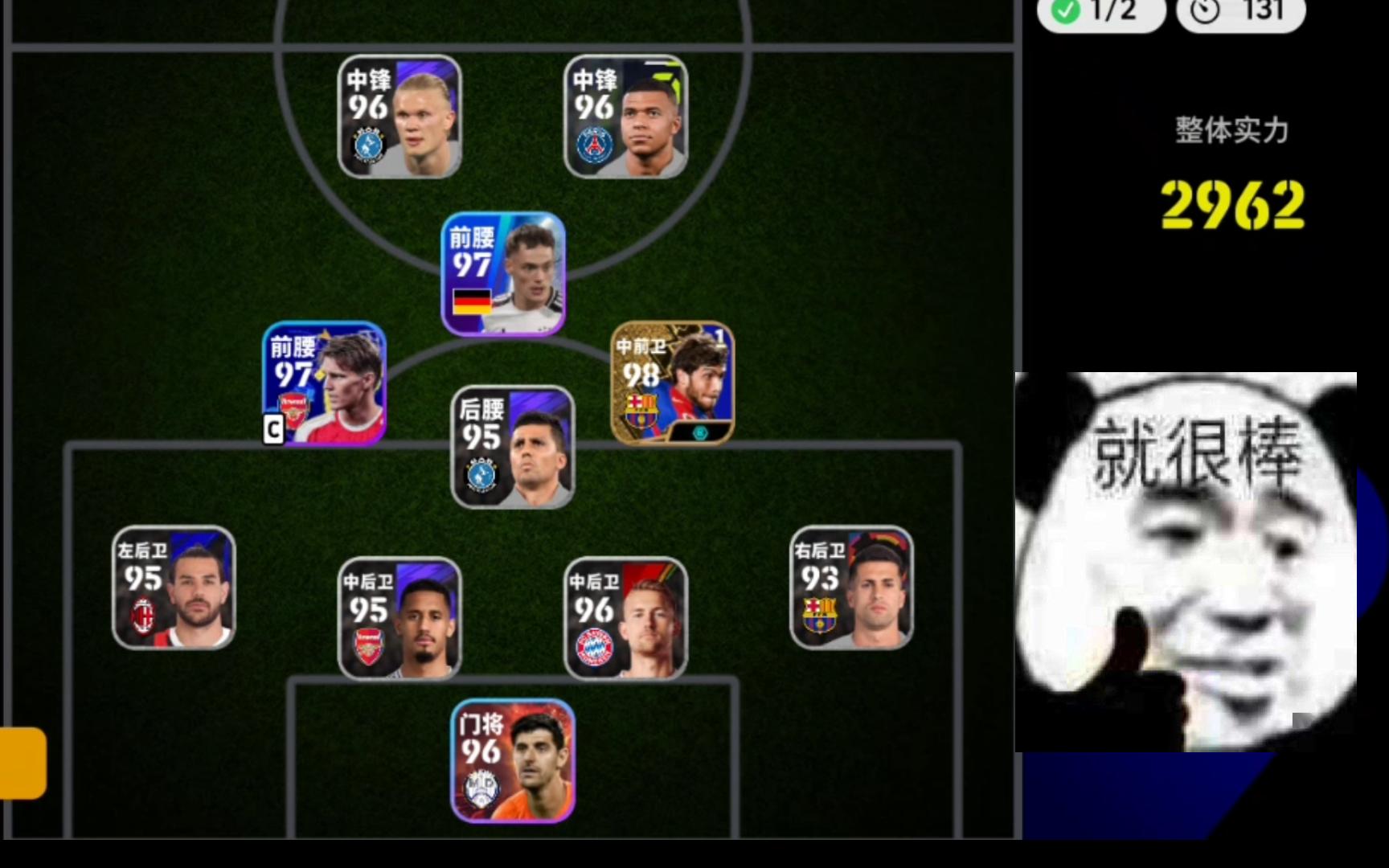1389x868 pixels.
Task: Select the 门将 96 goalkeeper card
Action: pyautogui.click(x=513, y=760)
